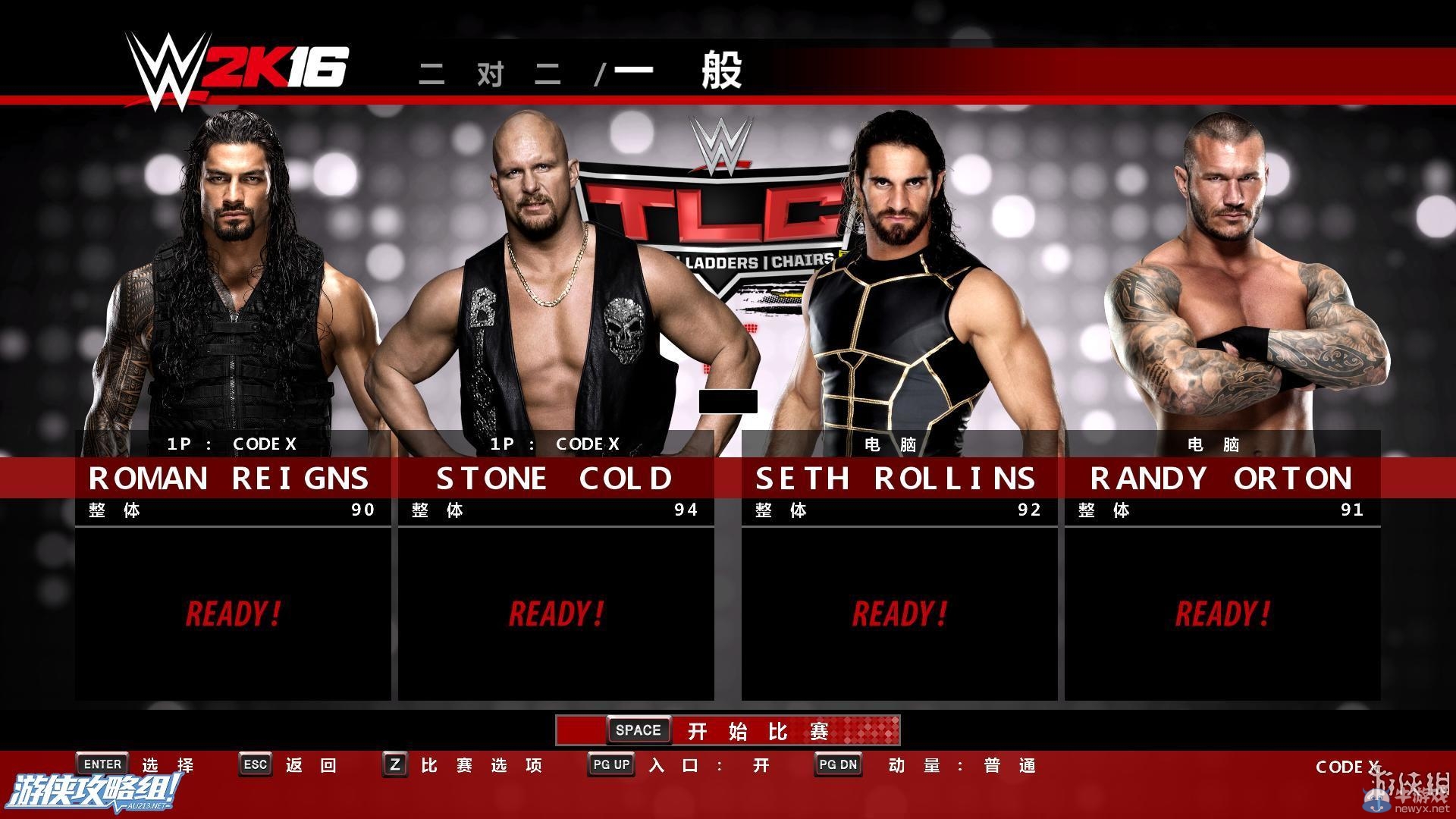Click the Z key prompt icon

(394, 764)
